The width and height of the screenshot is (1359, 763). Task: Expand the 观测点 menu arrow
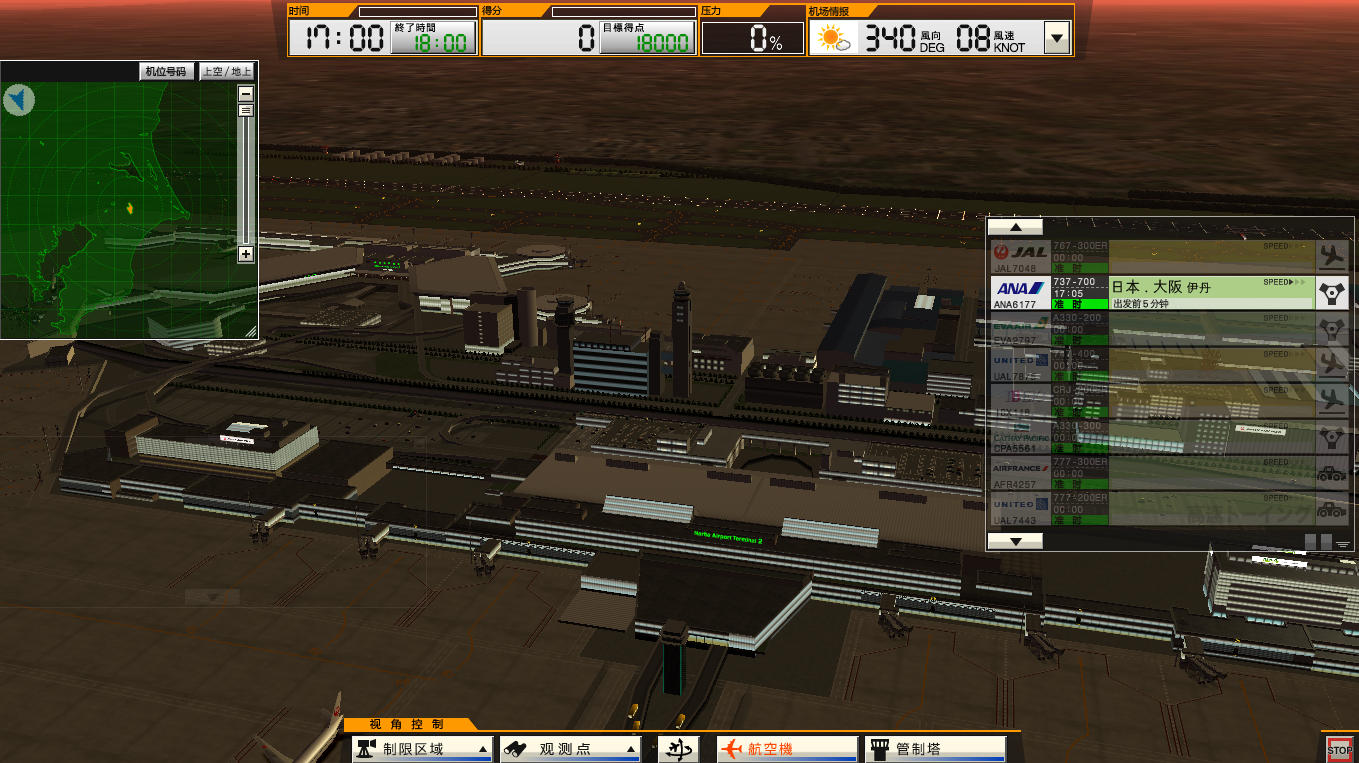(x=630, y=748)
